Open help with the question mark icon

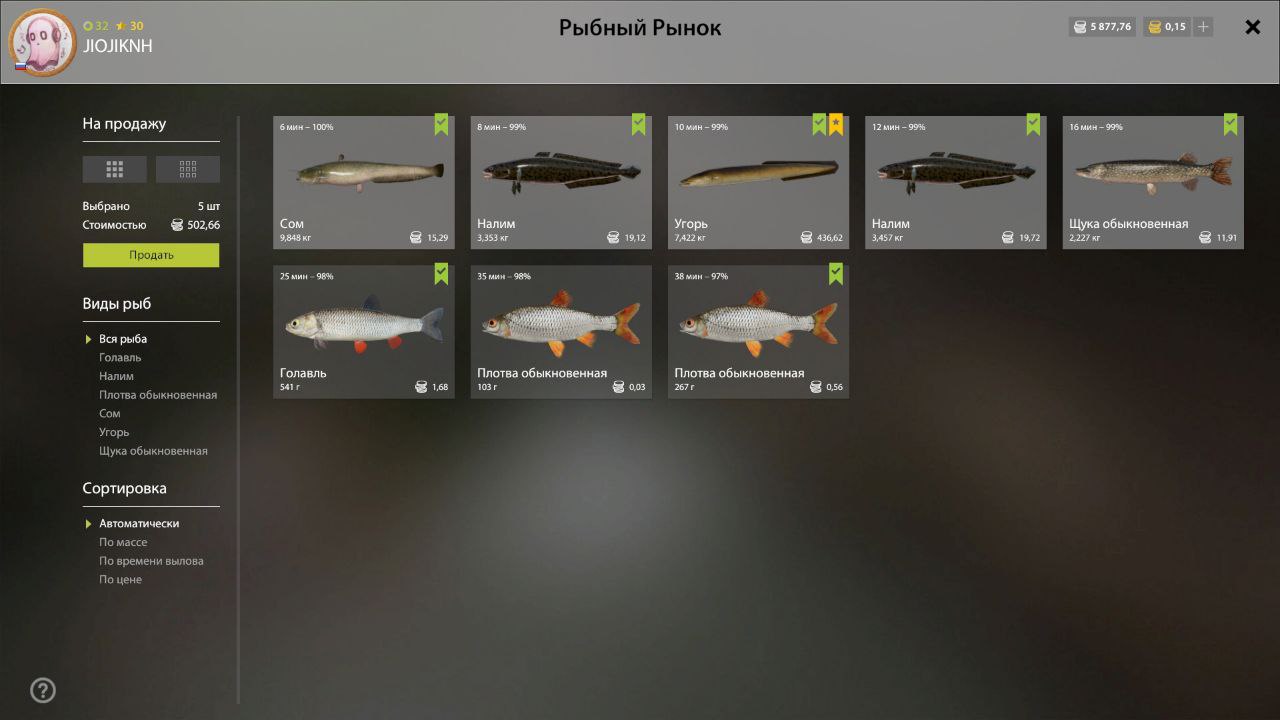43,690
